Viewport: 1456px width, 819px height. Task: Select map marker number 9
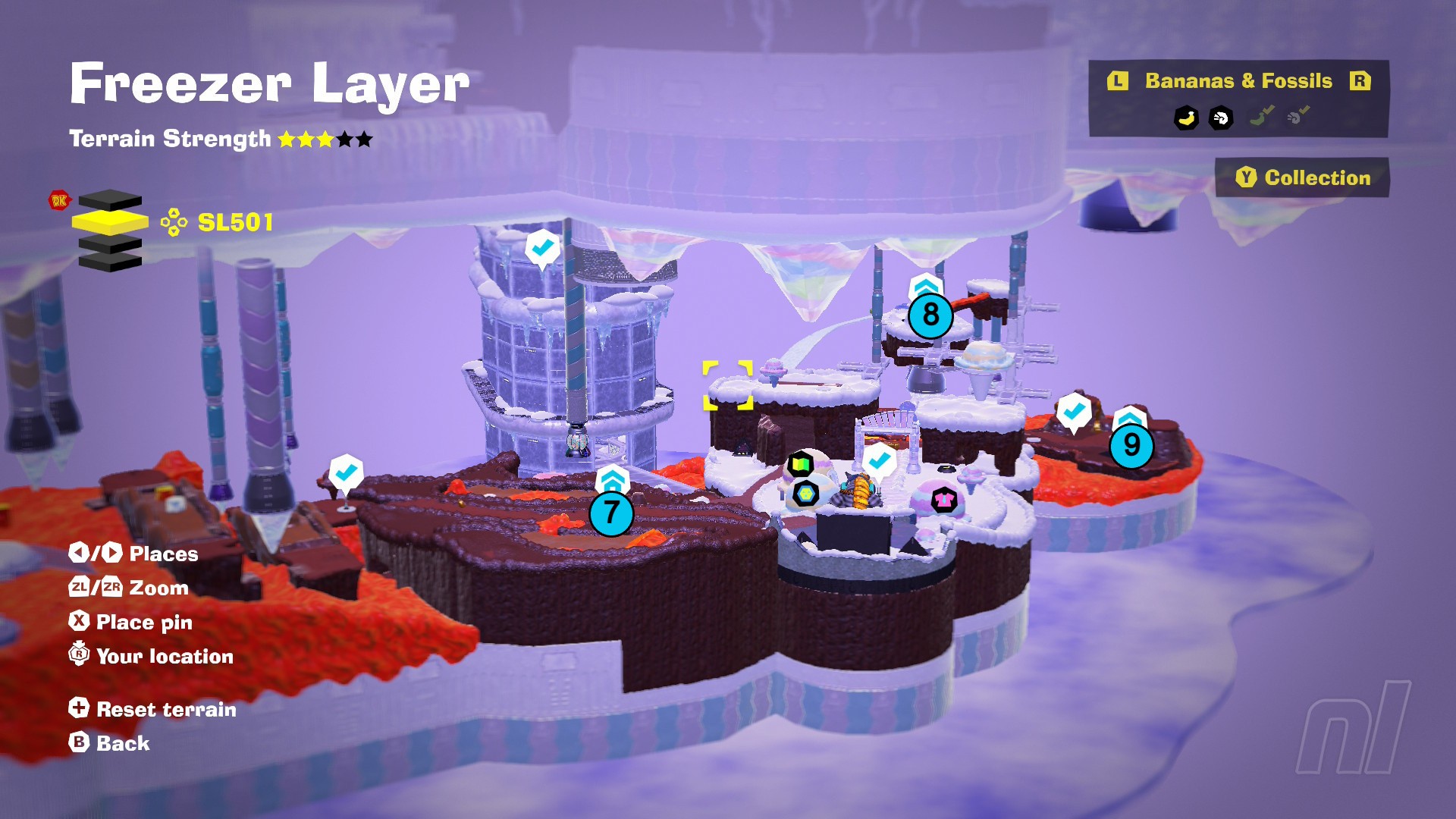coord(1131,445)
